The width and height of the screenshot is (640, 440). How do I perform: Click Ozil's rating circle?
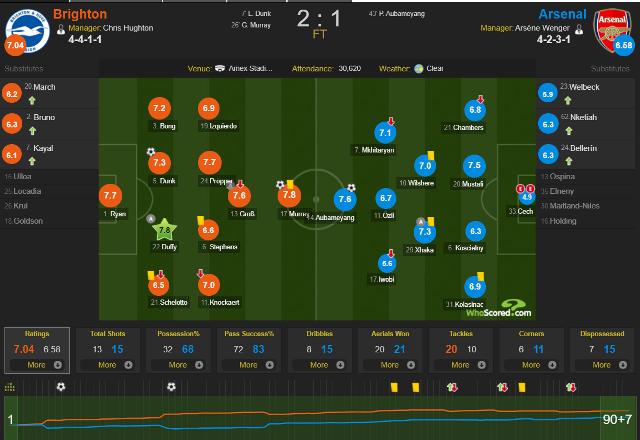(x=386, y=199)
